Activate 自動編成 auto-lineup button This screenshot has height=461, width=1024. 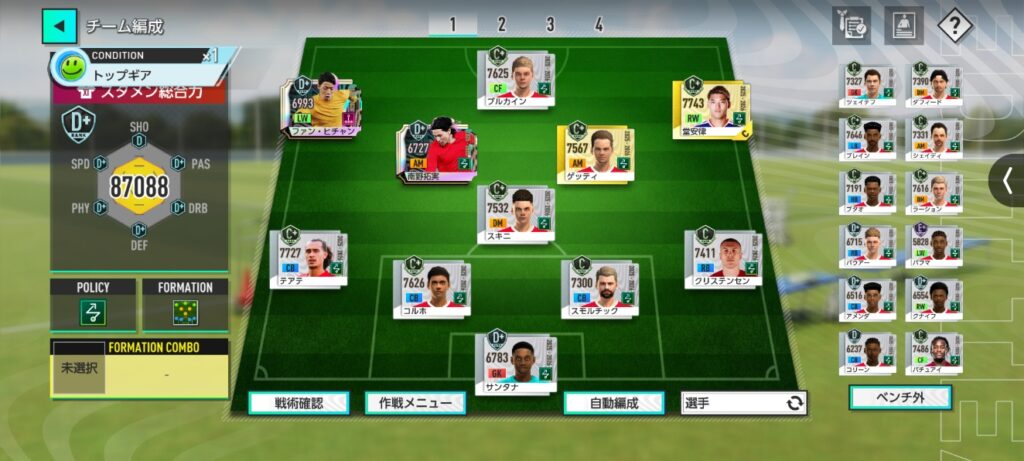614,403
